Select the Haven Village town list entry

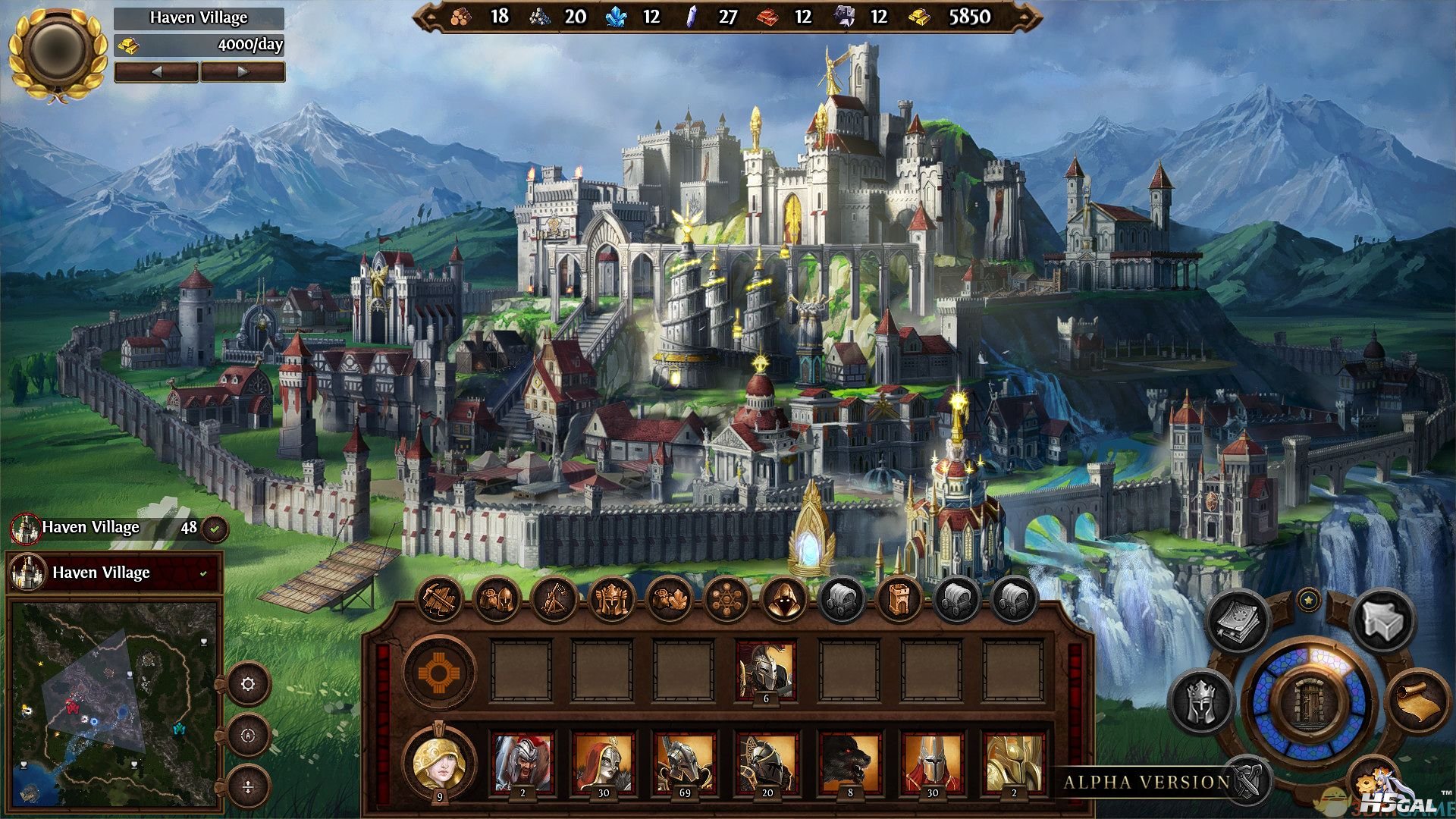pyautogui.click(x=114, y=573)
